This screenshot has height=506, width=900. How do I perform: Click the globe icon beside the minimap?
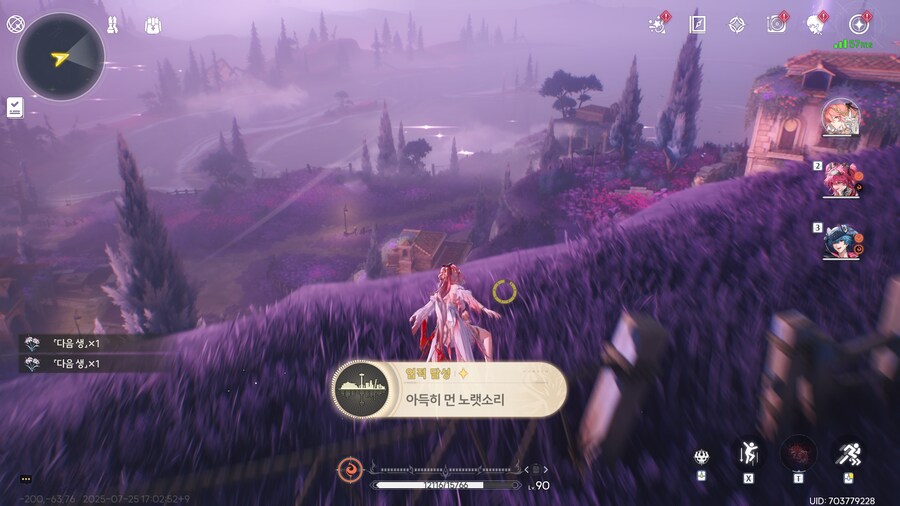16,24
